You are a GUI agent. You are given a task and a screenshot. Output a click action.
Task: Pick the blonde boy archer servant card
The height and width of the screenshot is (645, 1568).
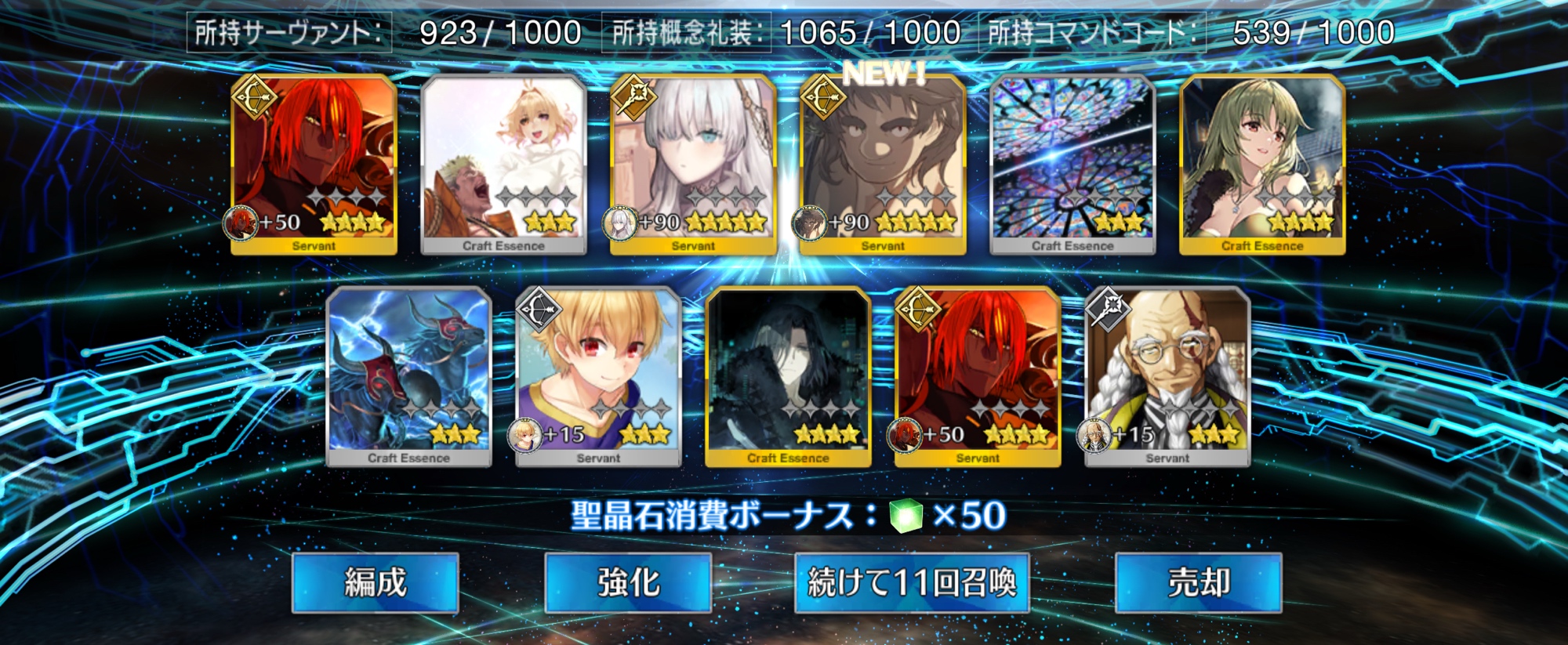(x=598, y=376)
